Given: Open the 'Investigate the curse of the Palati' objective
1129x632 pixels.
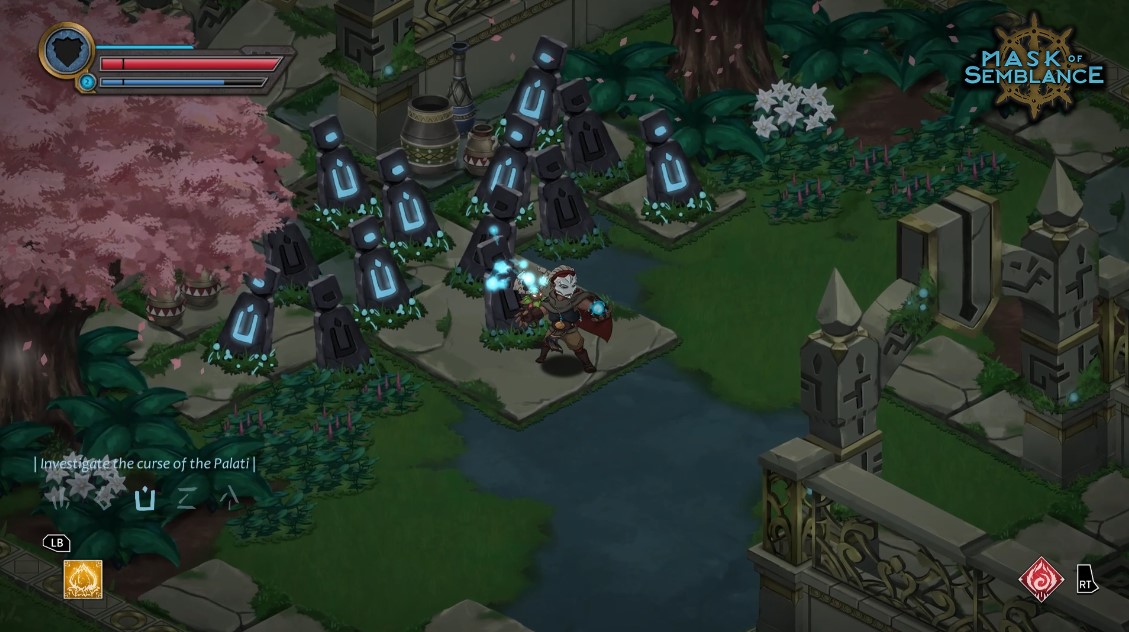Looking at the screenshot, I should [x=146, y=463].
